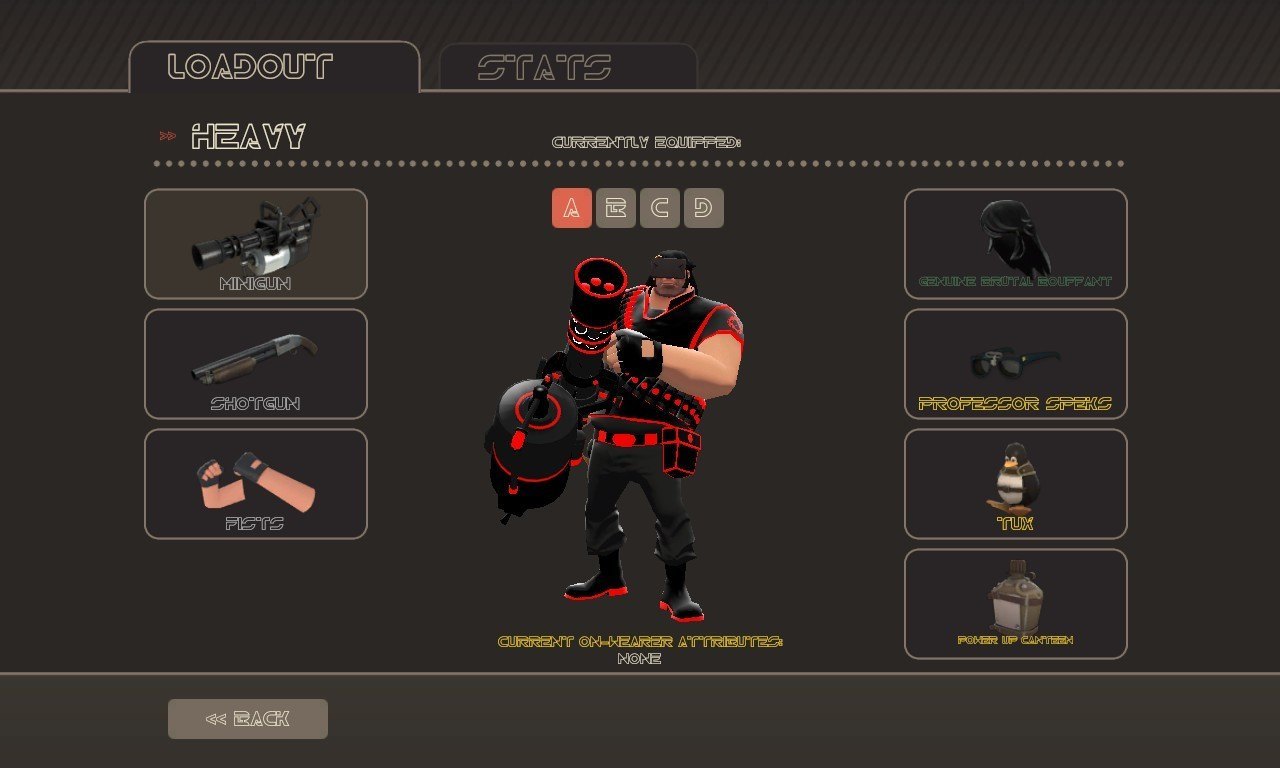Select the Tux penguin cosmetic slot
Image resolution: width=1280 pixels, height=768 pixels.
click(x=1016, y=484)
